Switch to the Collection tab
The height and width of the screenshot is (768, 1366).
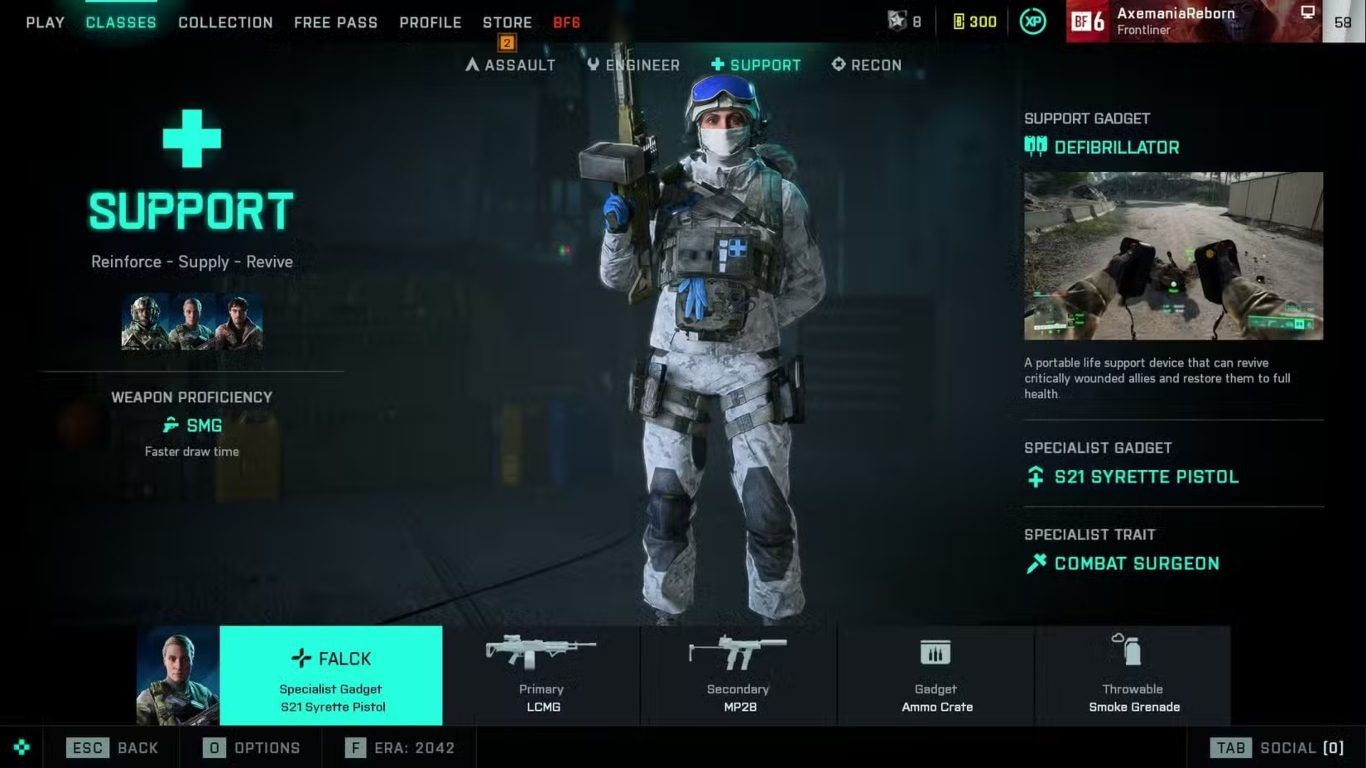pyautogui.click(x=225, y=22)
